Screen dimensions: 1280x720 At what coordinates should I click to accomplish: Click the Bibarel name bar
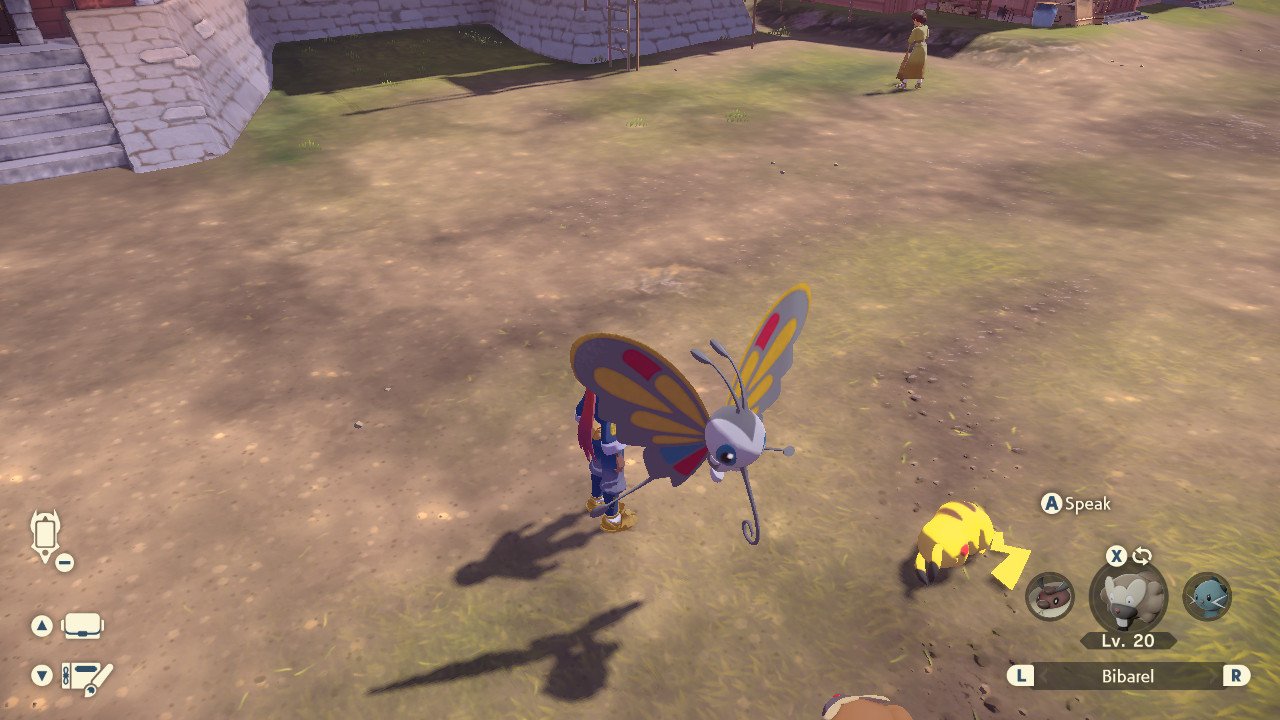click(1128, 676)
